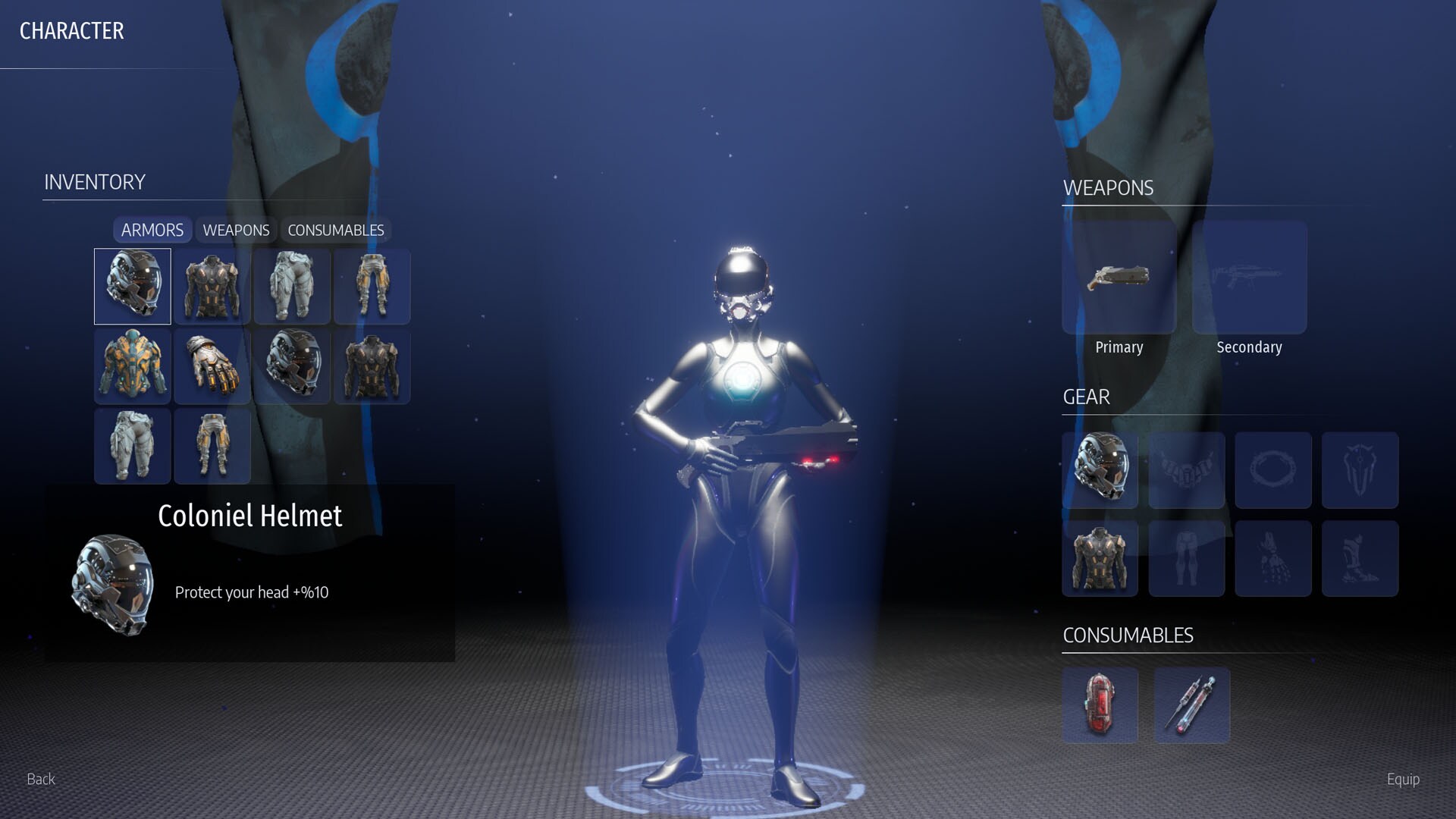Select the Armors inventory tab
1456x819 pixels.
(152, 230)
